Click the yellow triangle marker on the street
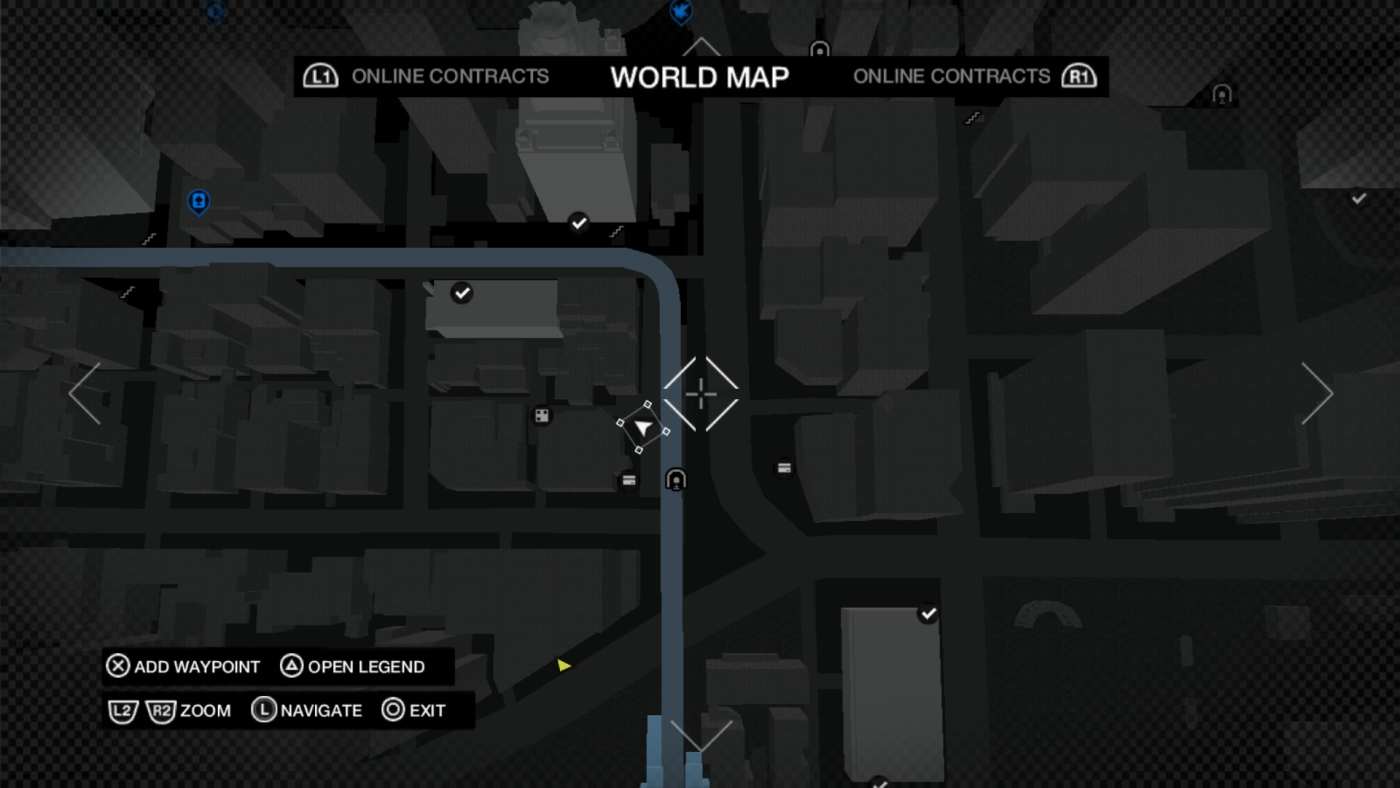The height and width of the screenshot is (788, 1400). point(563,663)
